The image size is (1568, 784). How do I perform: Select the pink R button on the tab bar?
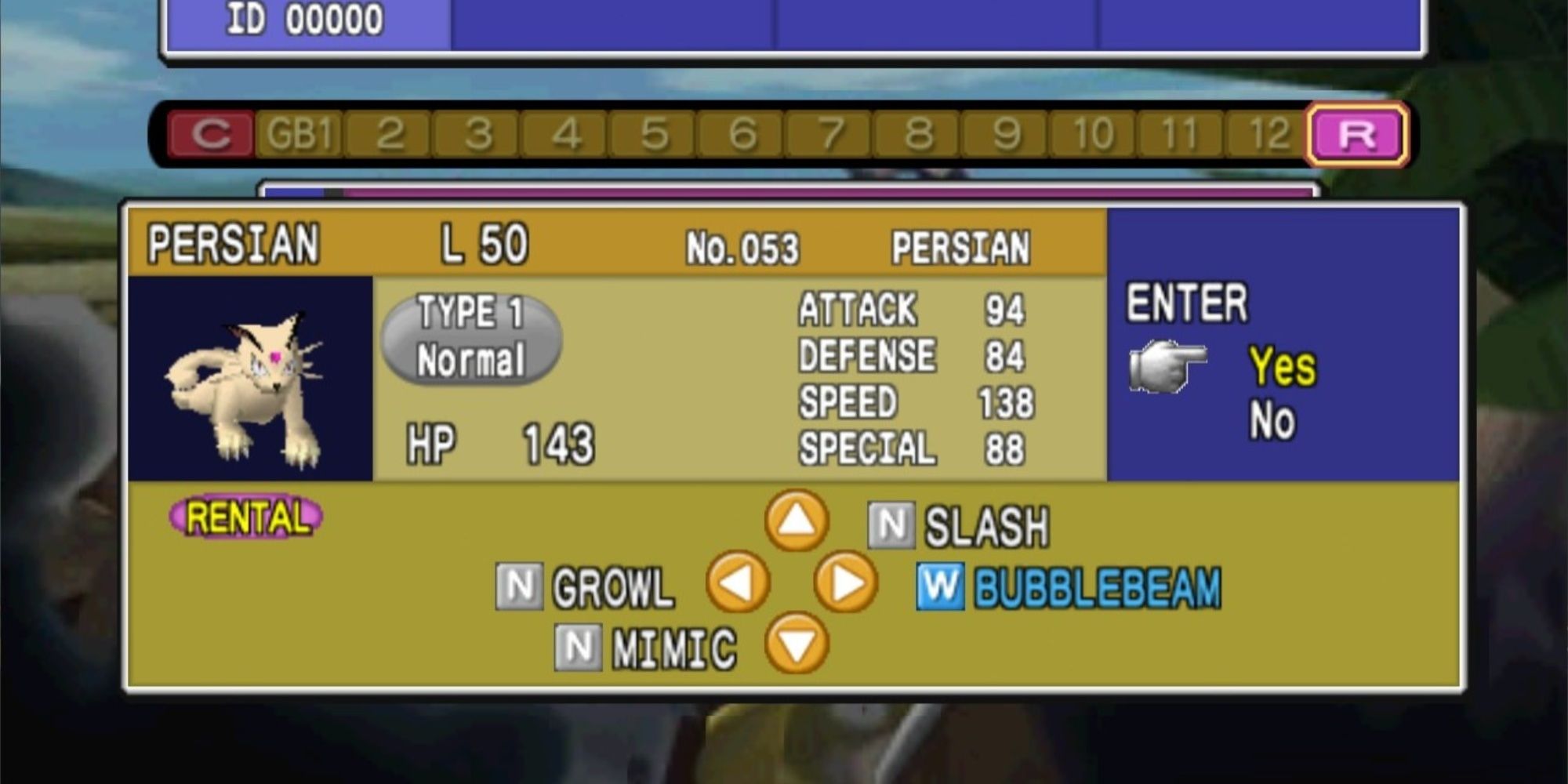(x=1358, y=131)
